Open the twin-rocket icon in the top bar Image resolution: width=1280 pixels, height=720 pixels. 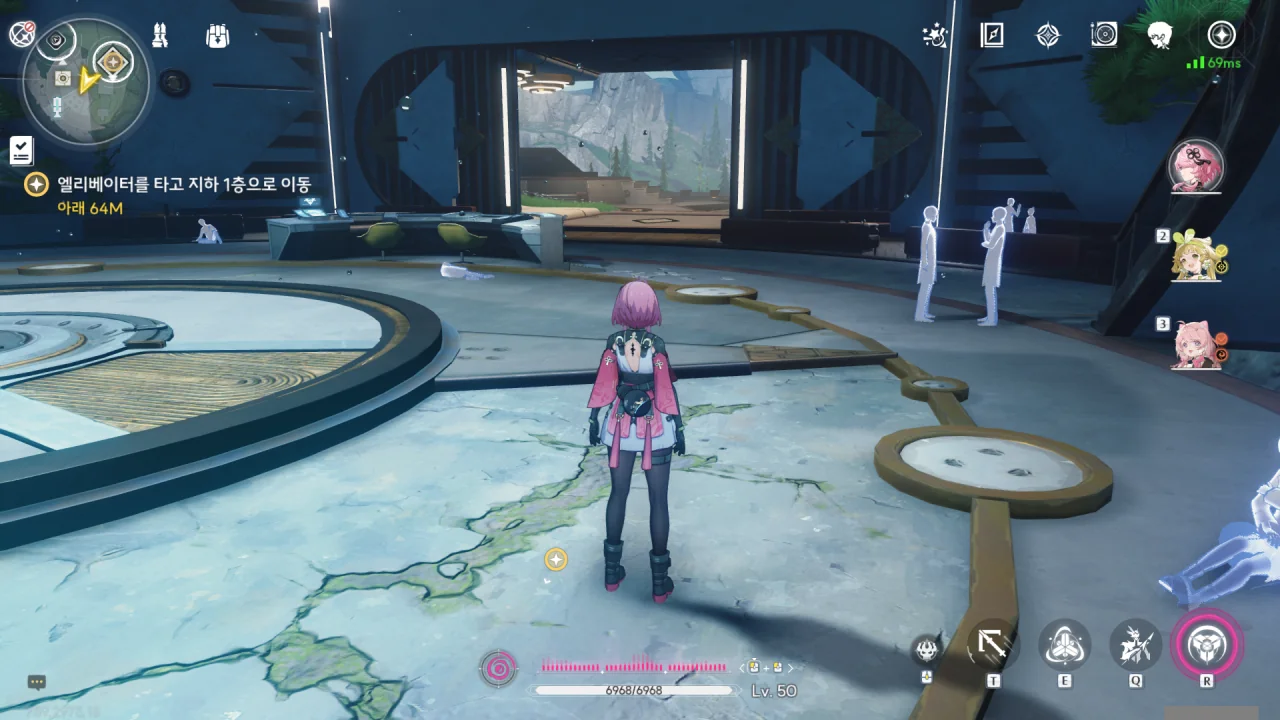pos(159,36)
